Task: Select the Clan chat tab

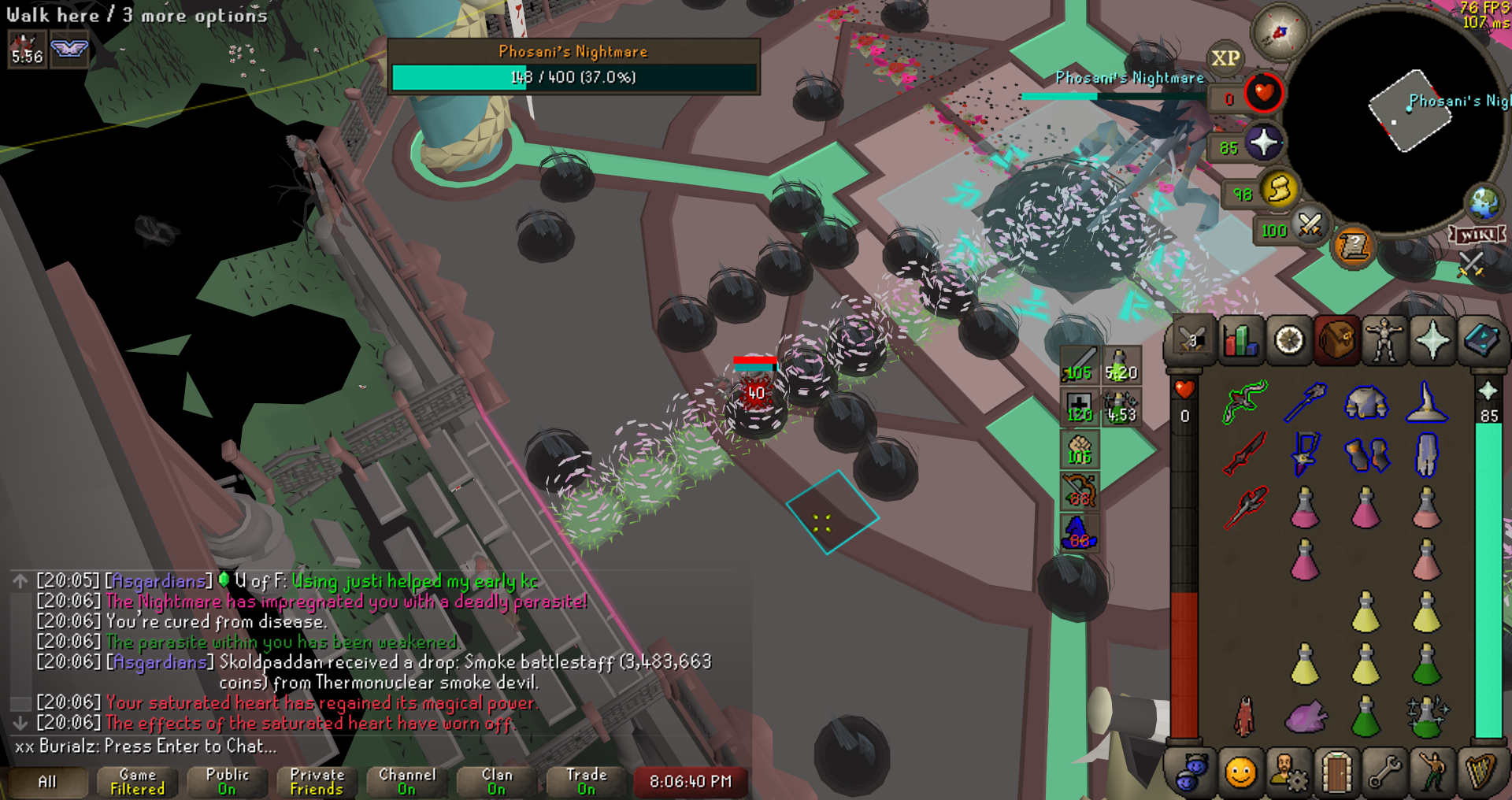Action: pyautogui.click(x=497, y=781)
